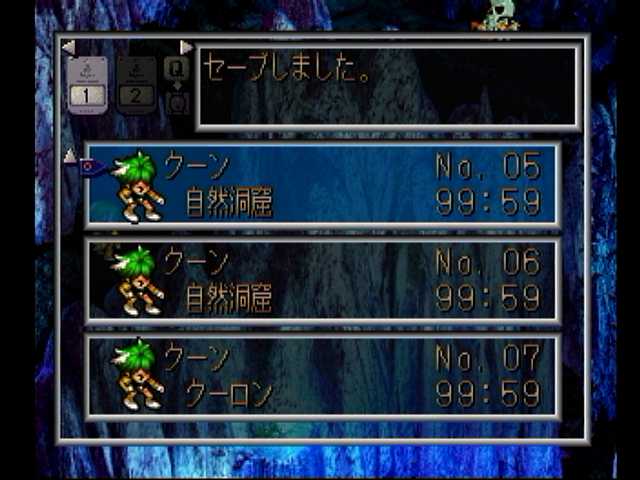
Task: Switch to memory card slot 2
Action: click(x=136, y=85)
